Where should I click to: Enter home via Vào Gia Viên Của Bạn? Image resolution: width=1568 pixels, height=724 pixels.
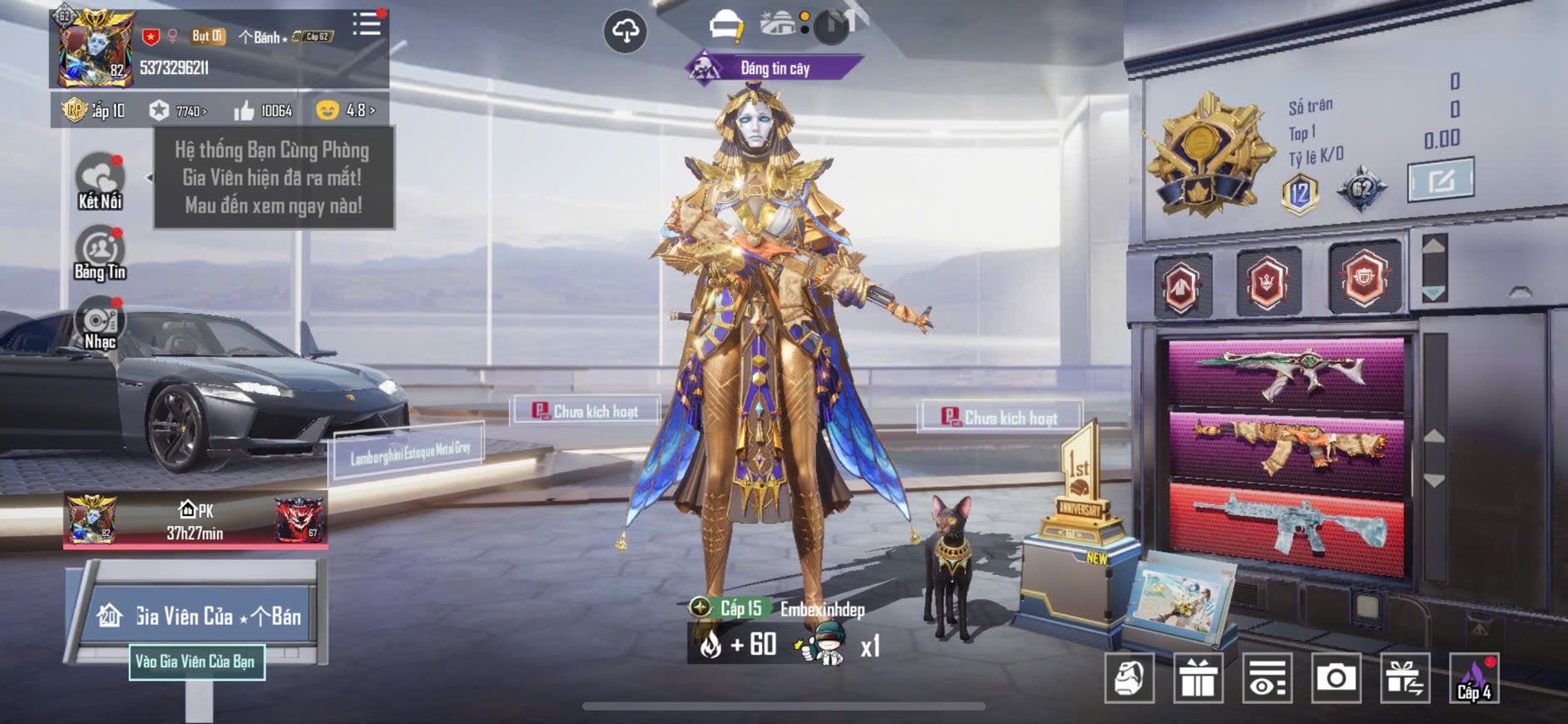point(196,662)
